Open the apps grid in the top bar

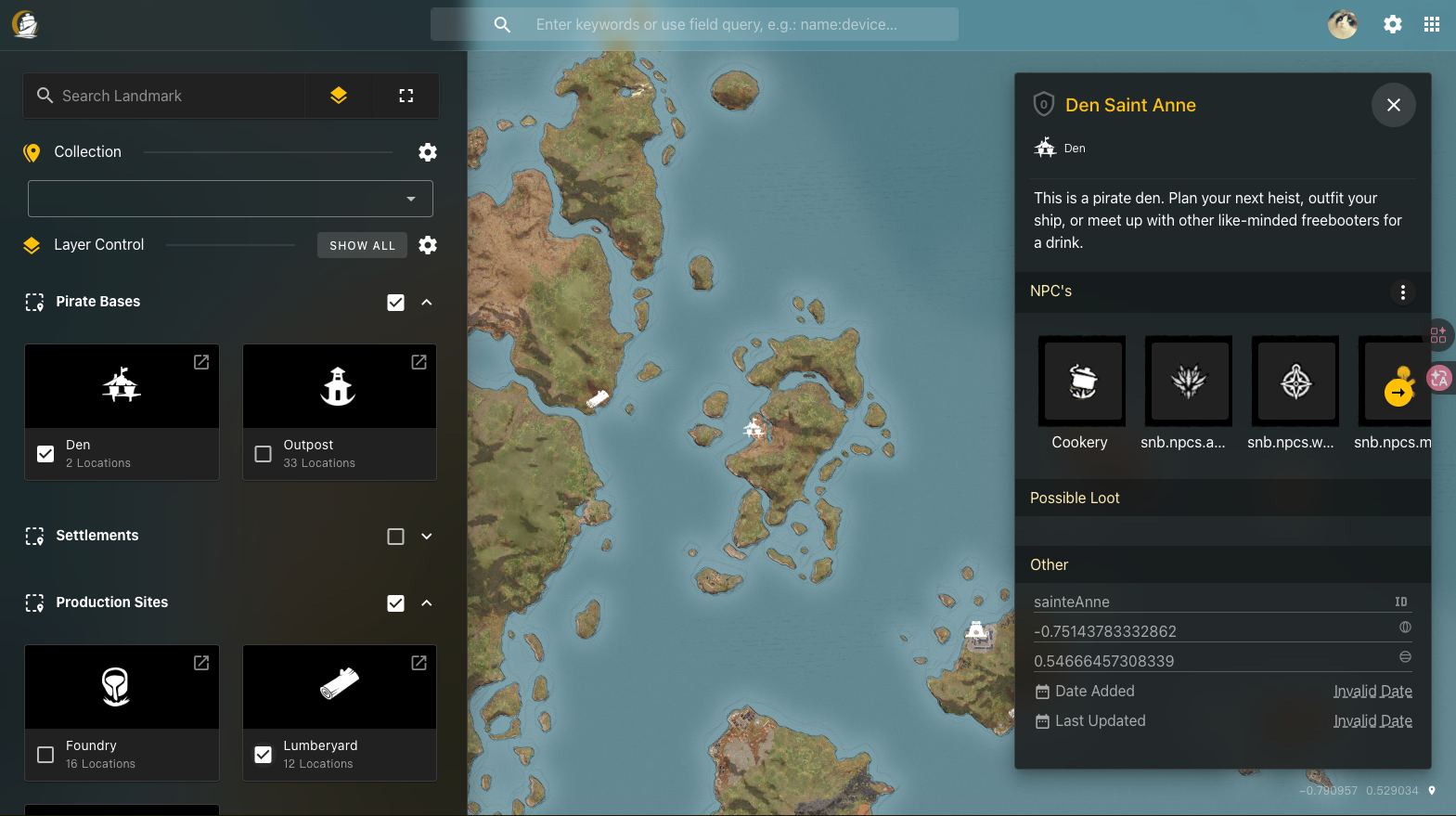1432,23
